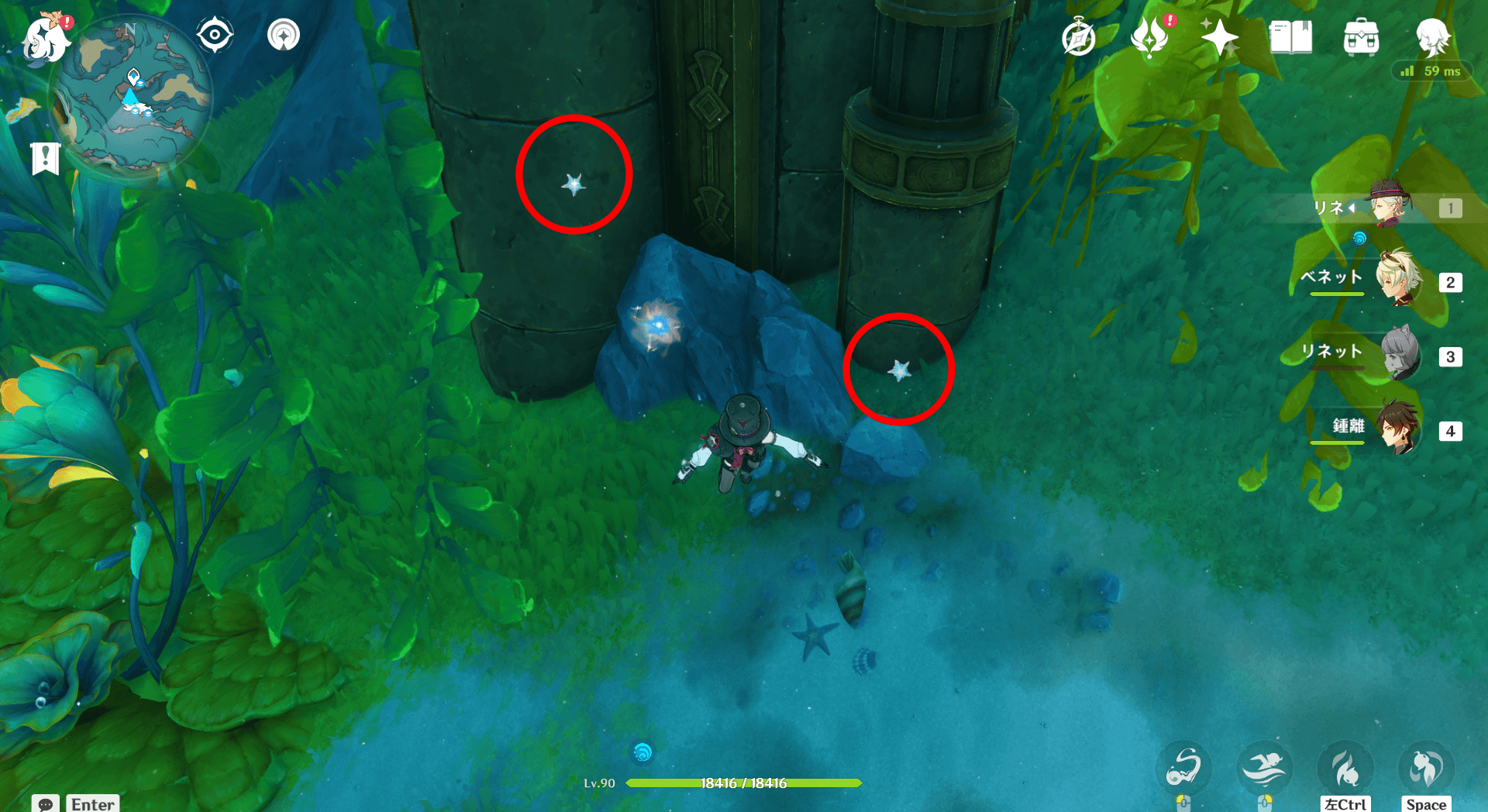Activate the aiming reticle mode icon

coord(215,34)
